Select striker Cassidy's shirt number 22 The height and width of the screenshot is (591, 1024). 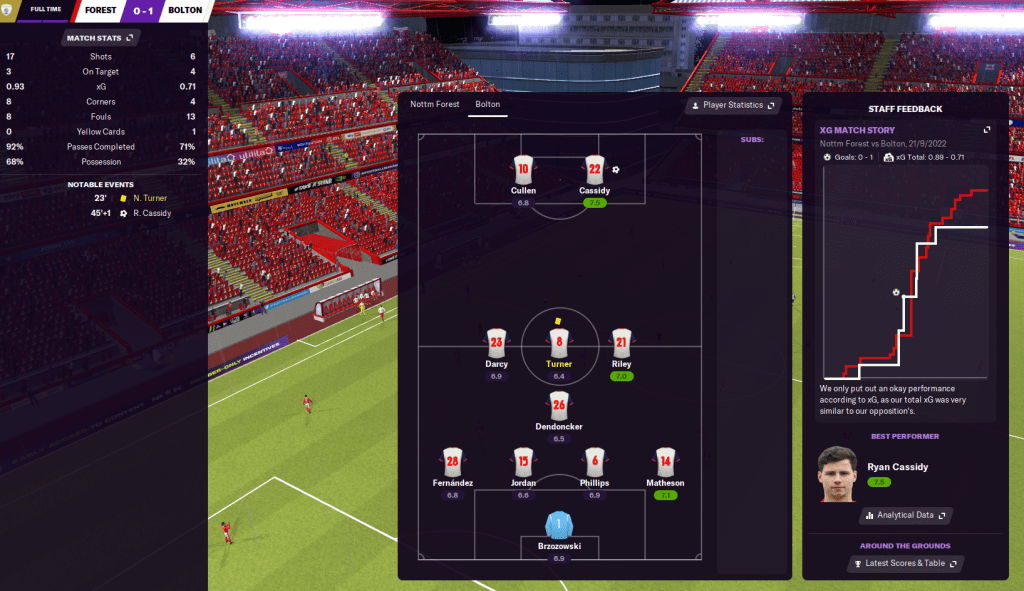pyautogui.click(x=594, y=169)
